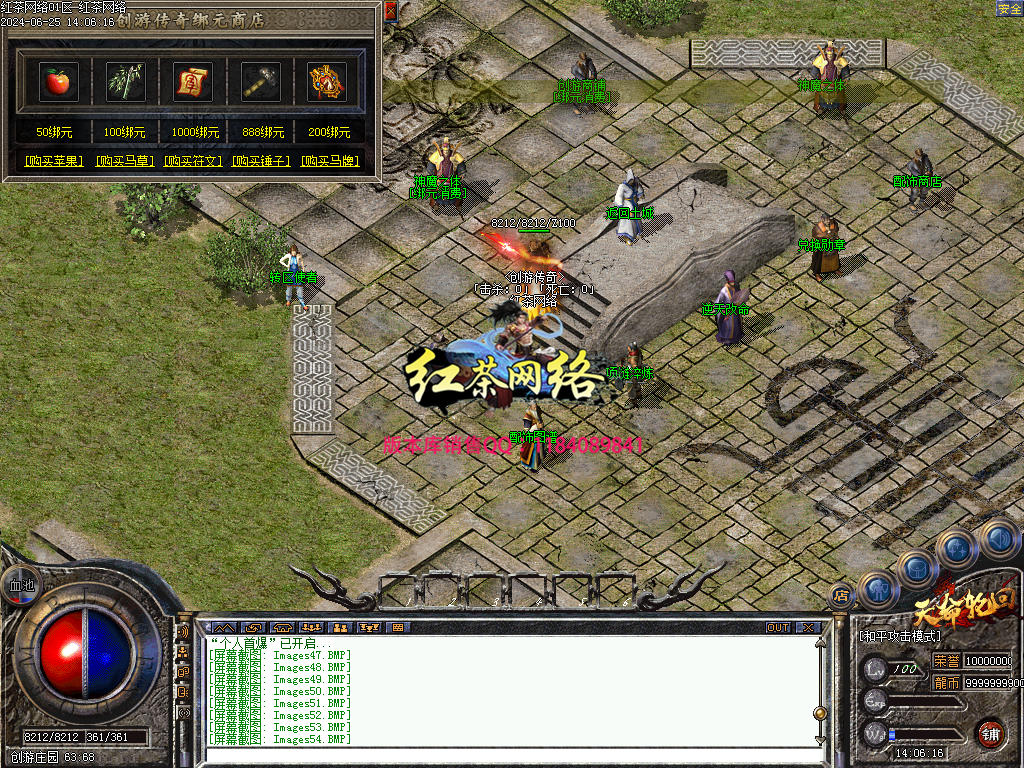
Task: Toggle sound with the speaker button
Action: click(997, 537)
